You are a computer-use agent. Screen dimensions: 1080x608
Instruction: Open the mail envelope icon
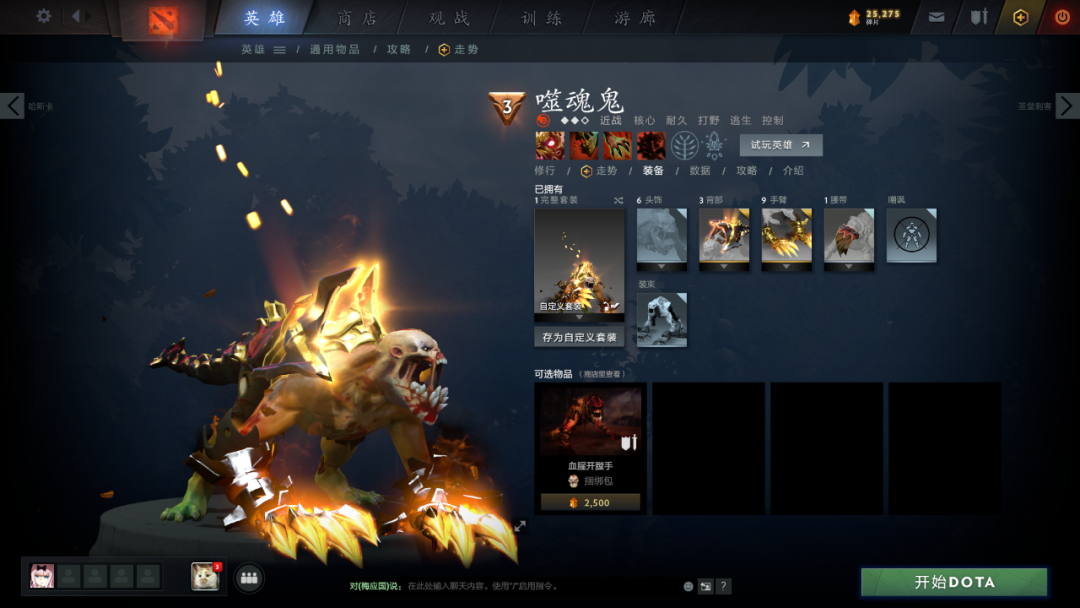(x=936, y=17)
